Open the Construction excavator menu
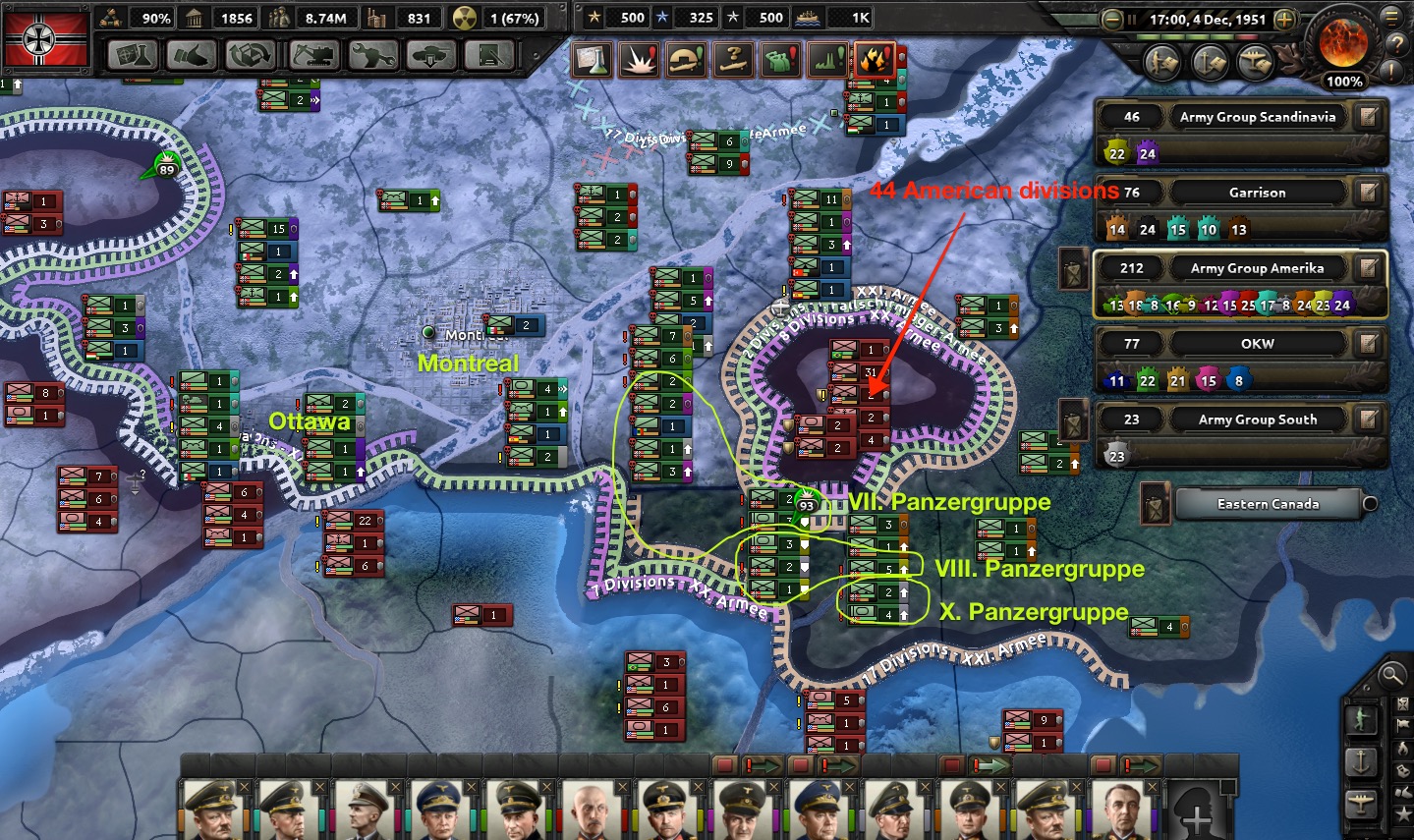This screenshot has width=1414, height=840. click(x=311, y=55)
